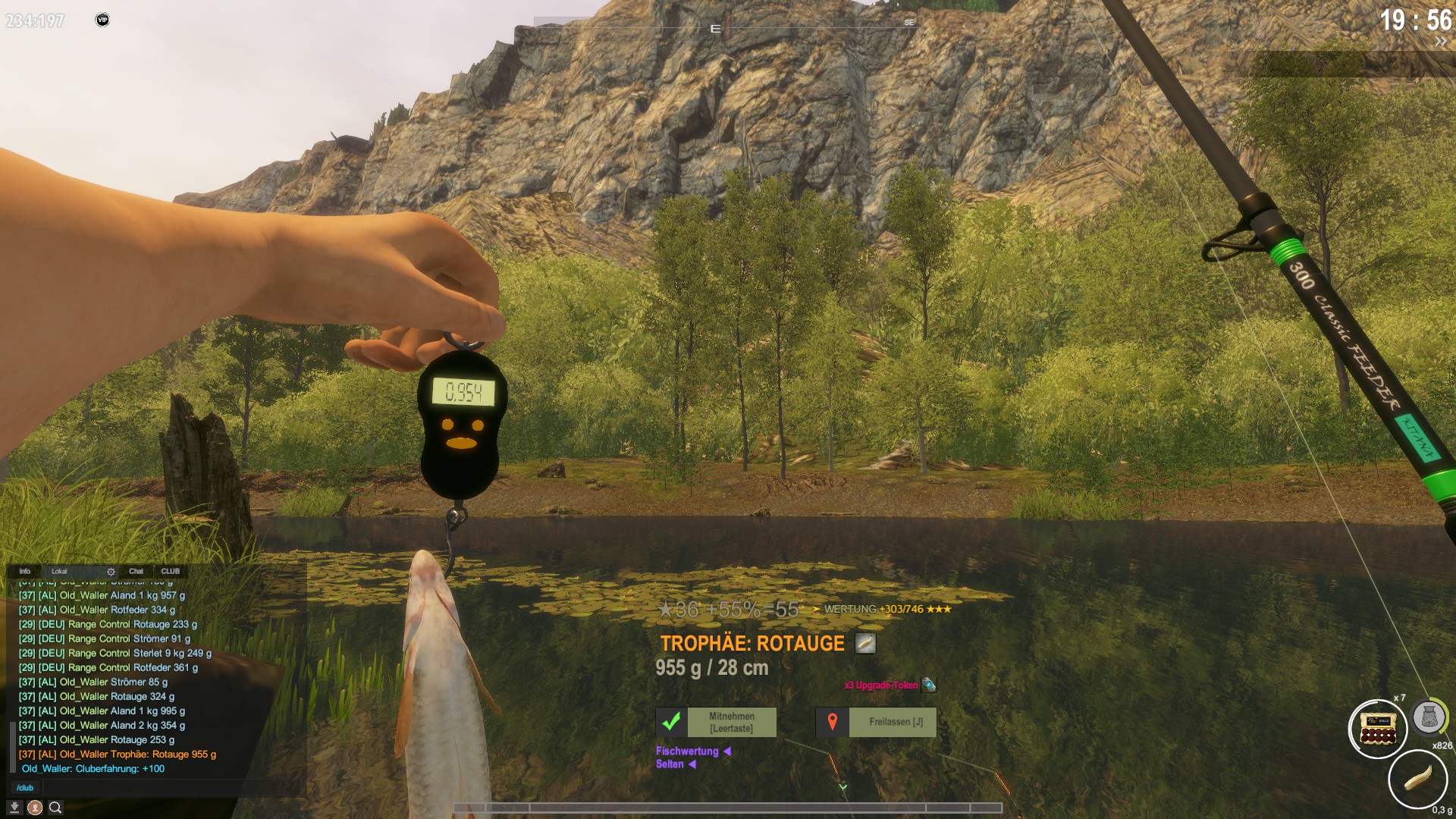The image size is (1456, 819).
Task: Open chat settings via the gear icon
Action: [x=111, y=572]
